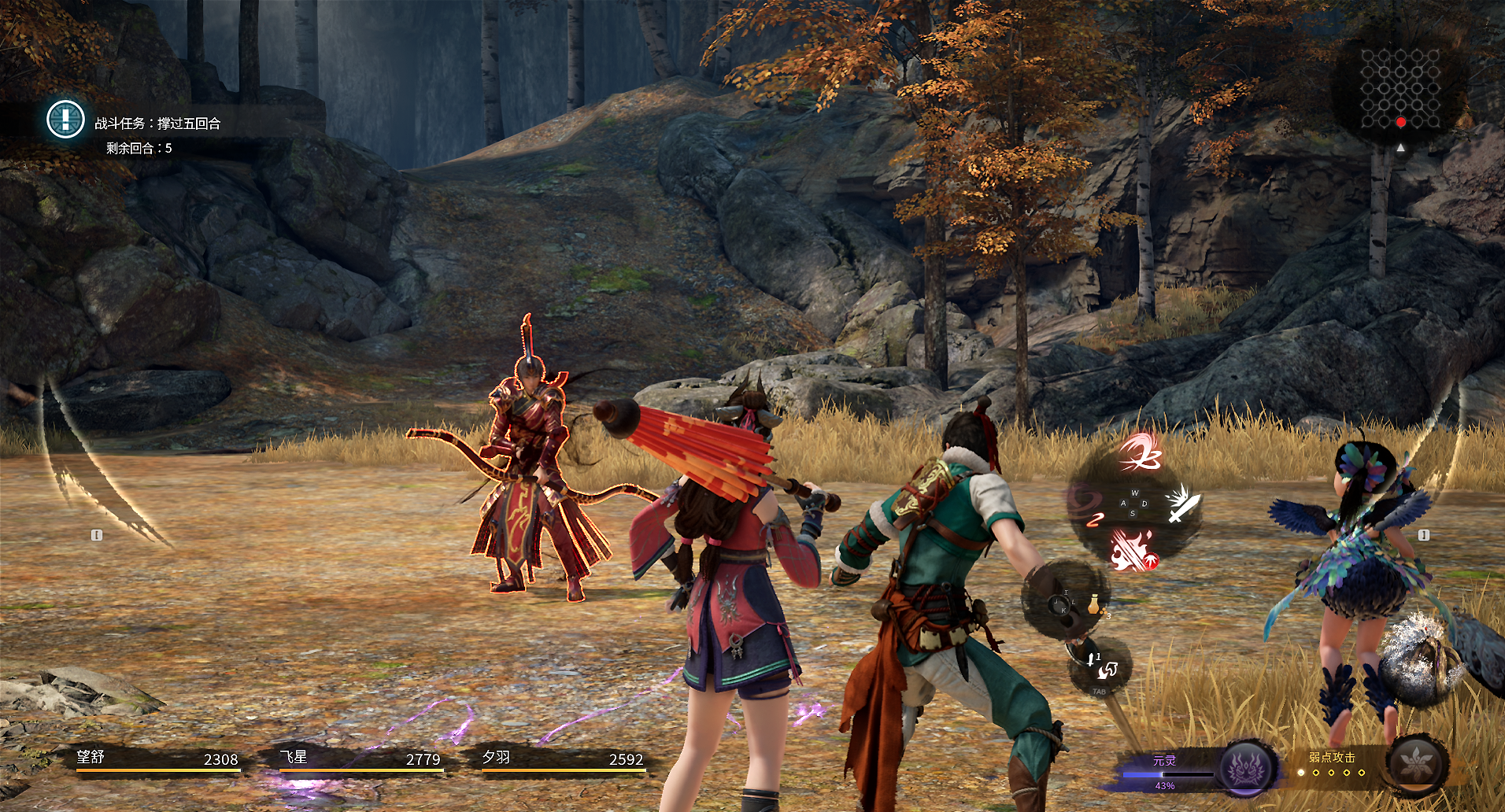The image size is (1505, 812).
Task: Select the dark red swirl skill
Action: pyautogui.click(x=1086, y=504)
